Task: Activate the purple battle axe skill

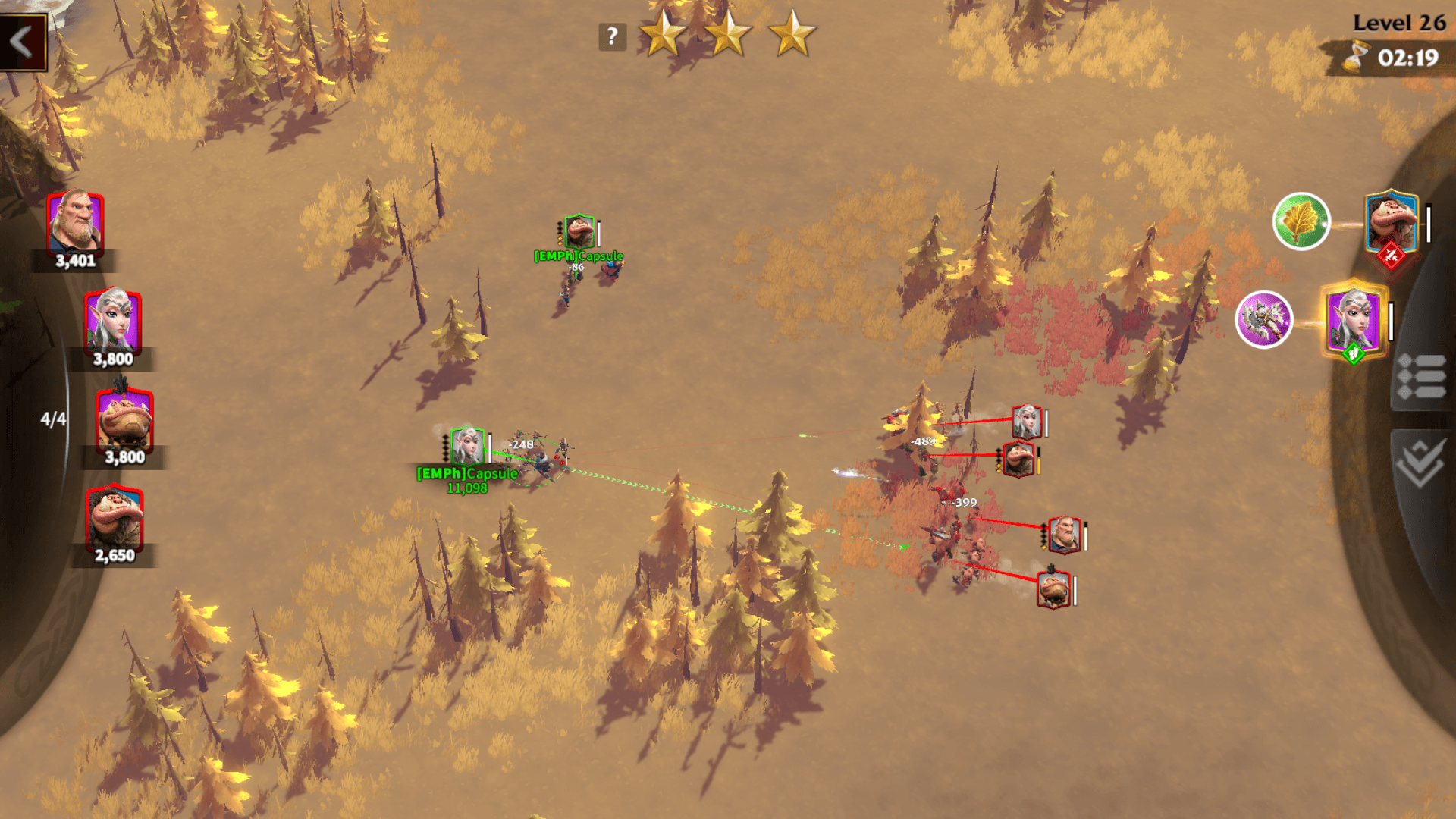Action: point(1263,319)
